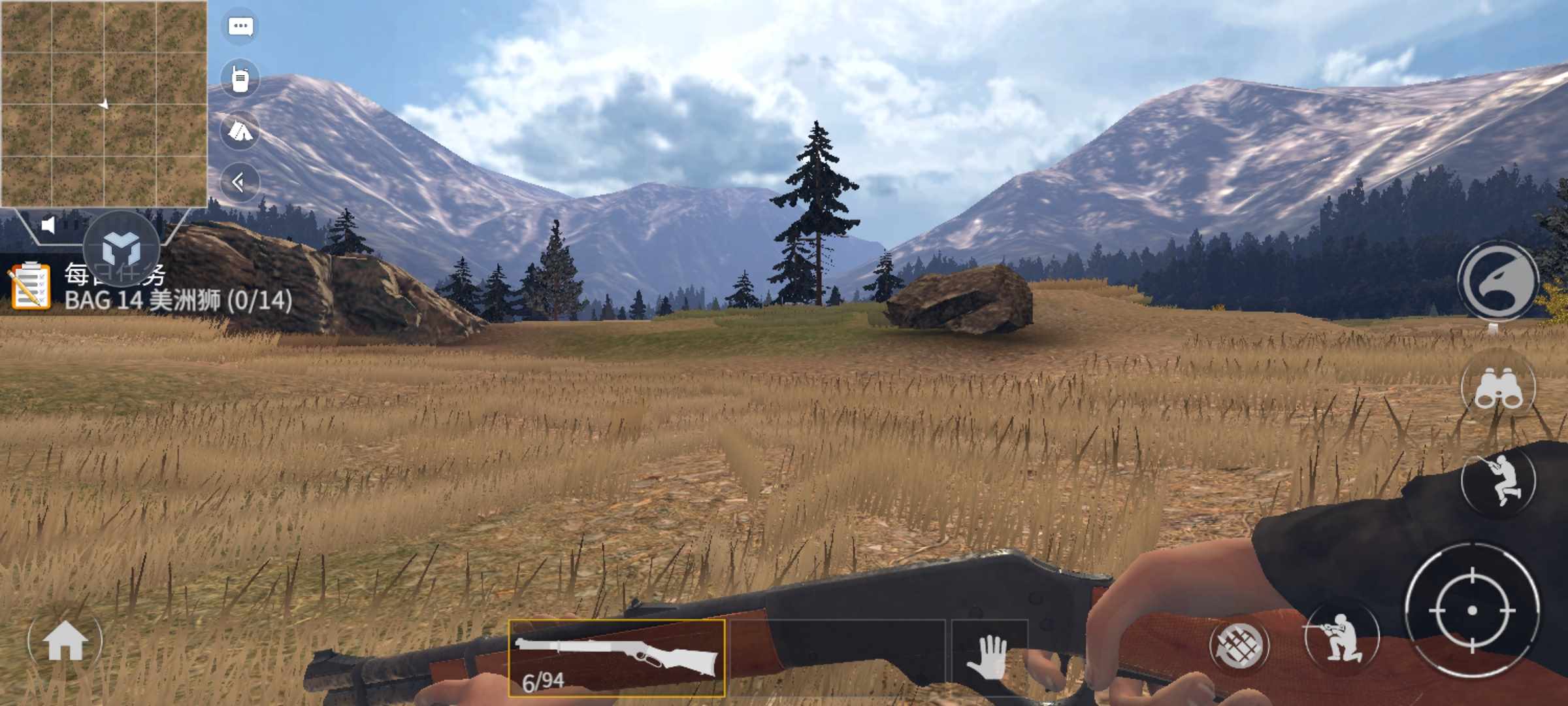Viewport: 1568px width, 706px height.
Task: Use the binoculars
Action: pos(1498,387)
